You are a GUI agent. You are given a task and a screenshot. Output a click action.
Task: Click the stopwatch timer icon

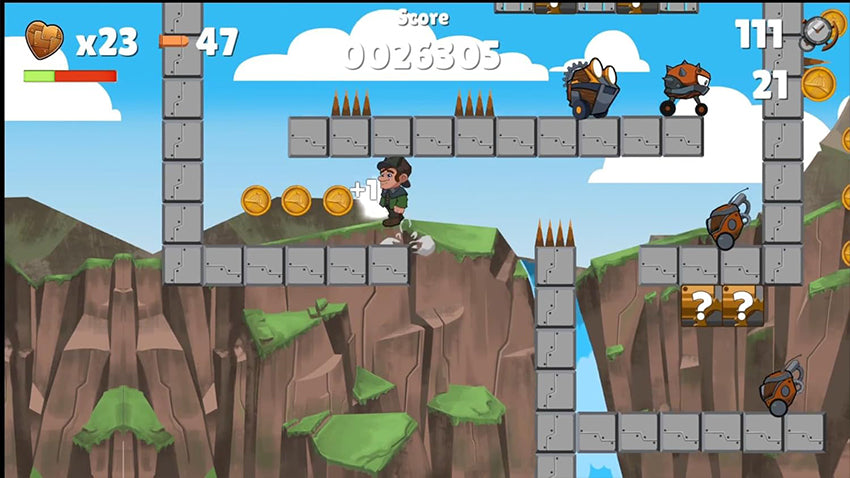point(817,32)
